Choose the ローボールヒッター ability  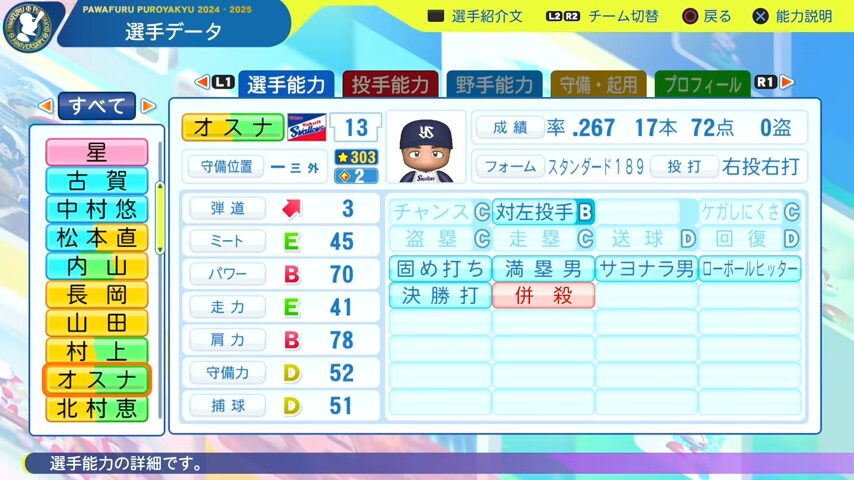tap(750, 268)
